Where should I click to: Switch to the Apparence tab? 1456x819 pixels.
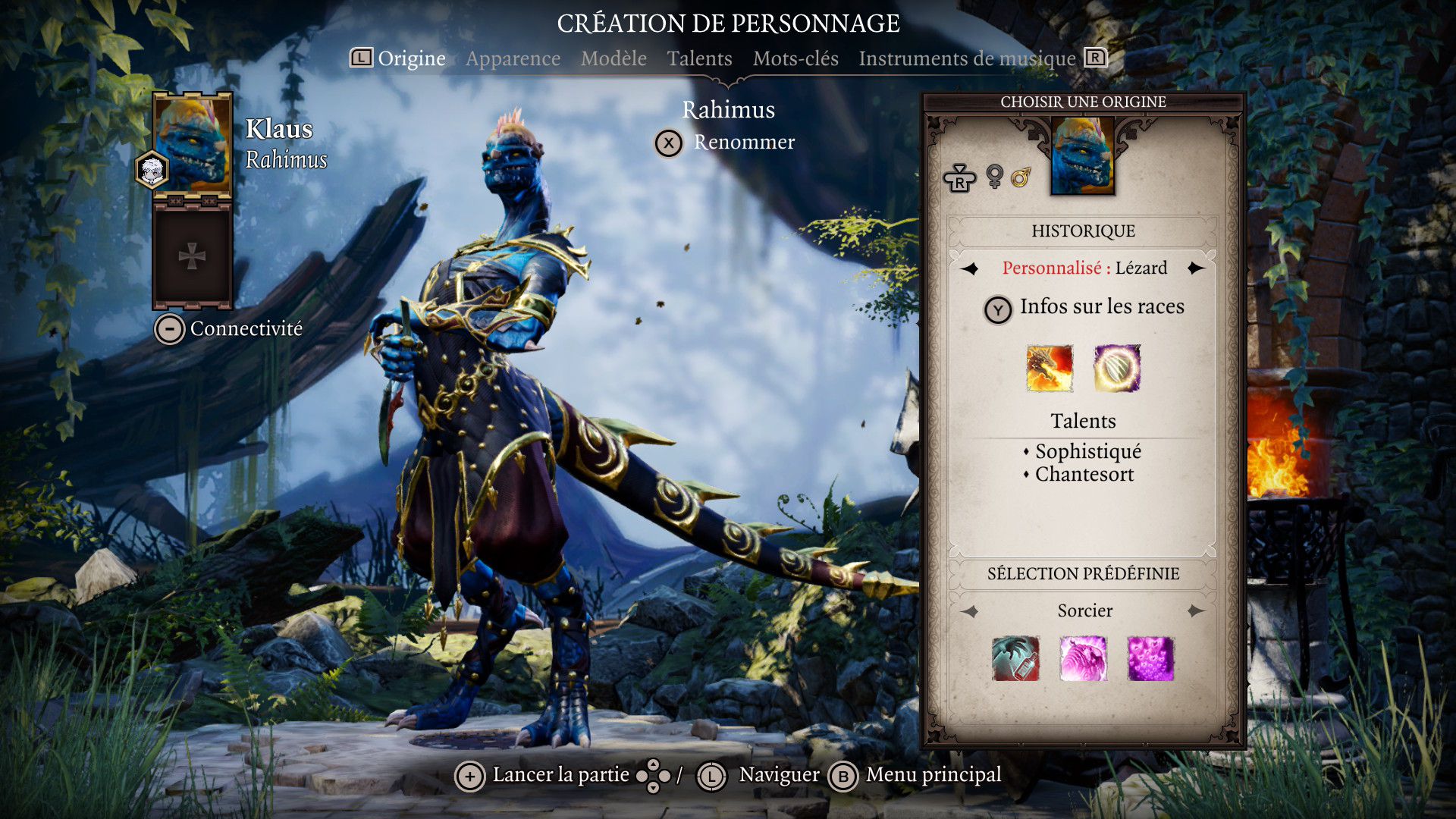[513, 58]
